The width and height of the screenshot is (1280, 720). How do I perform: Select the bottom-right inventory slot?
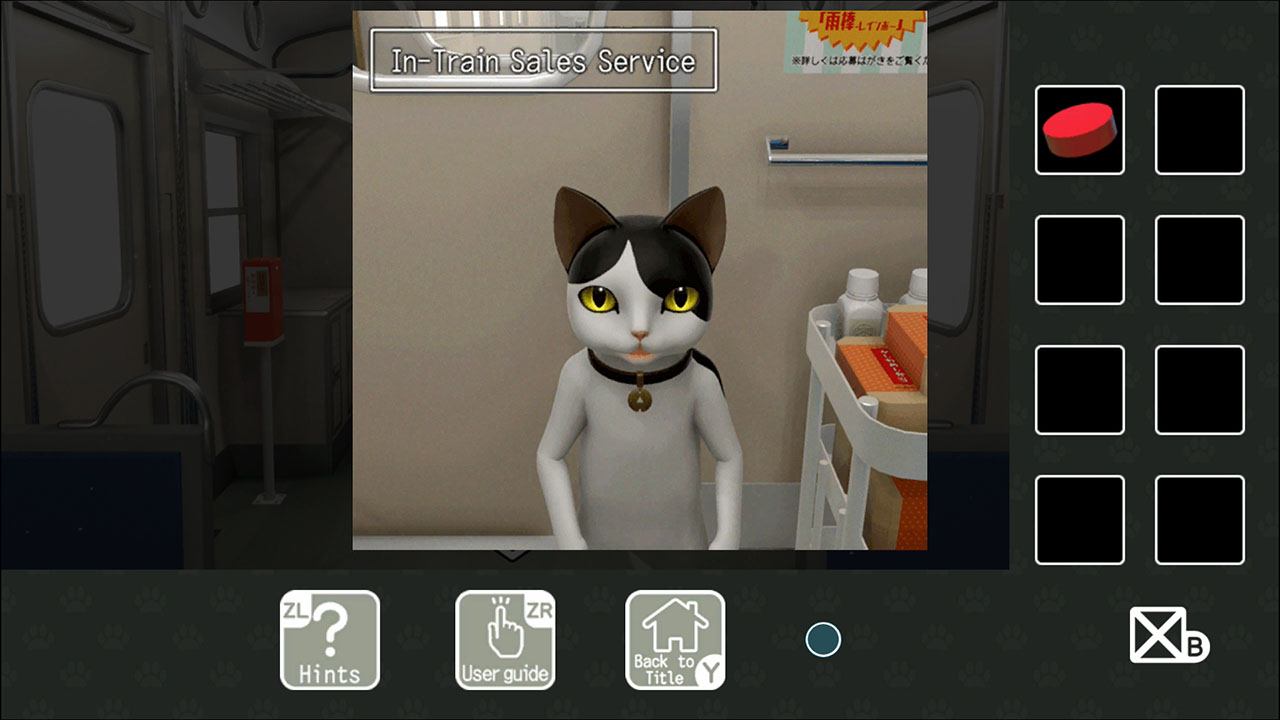coord(1199,519)
